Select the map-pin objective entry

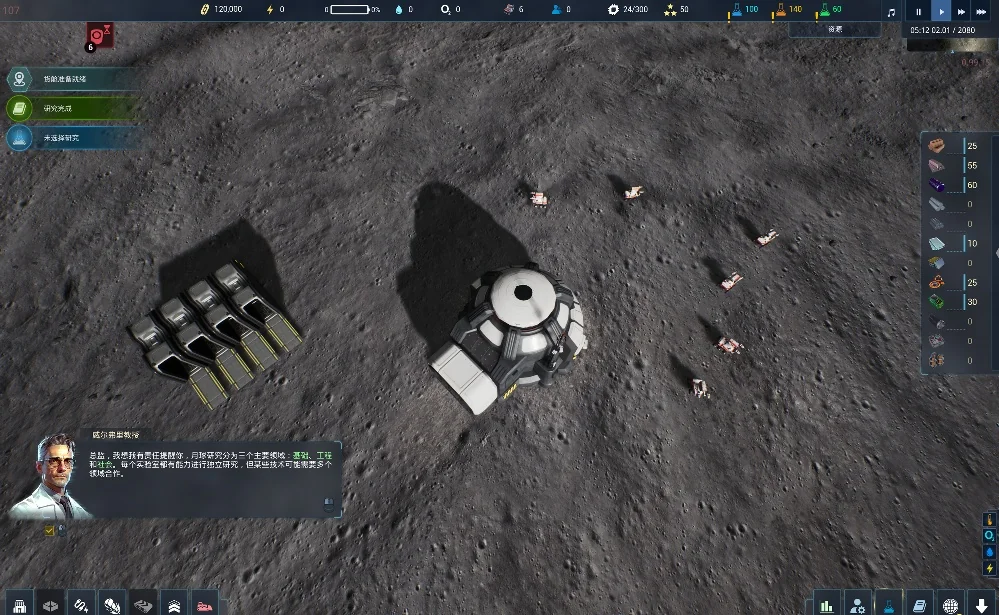coord(19,79)
